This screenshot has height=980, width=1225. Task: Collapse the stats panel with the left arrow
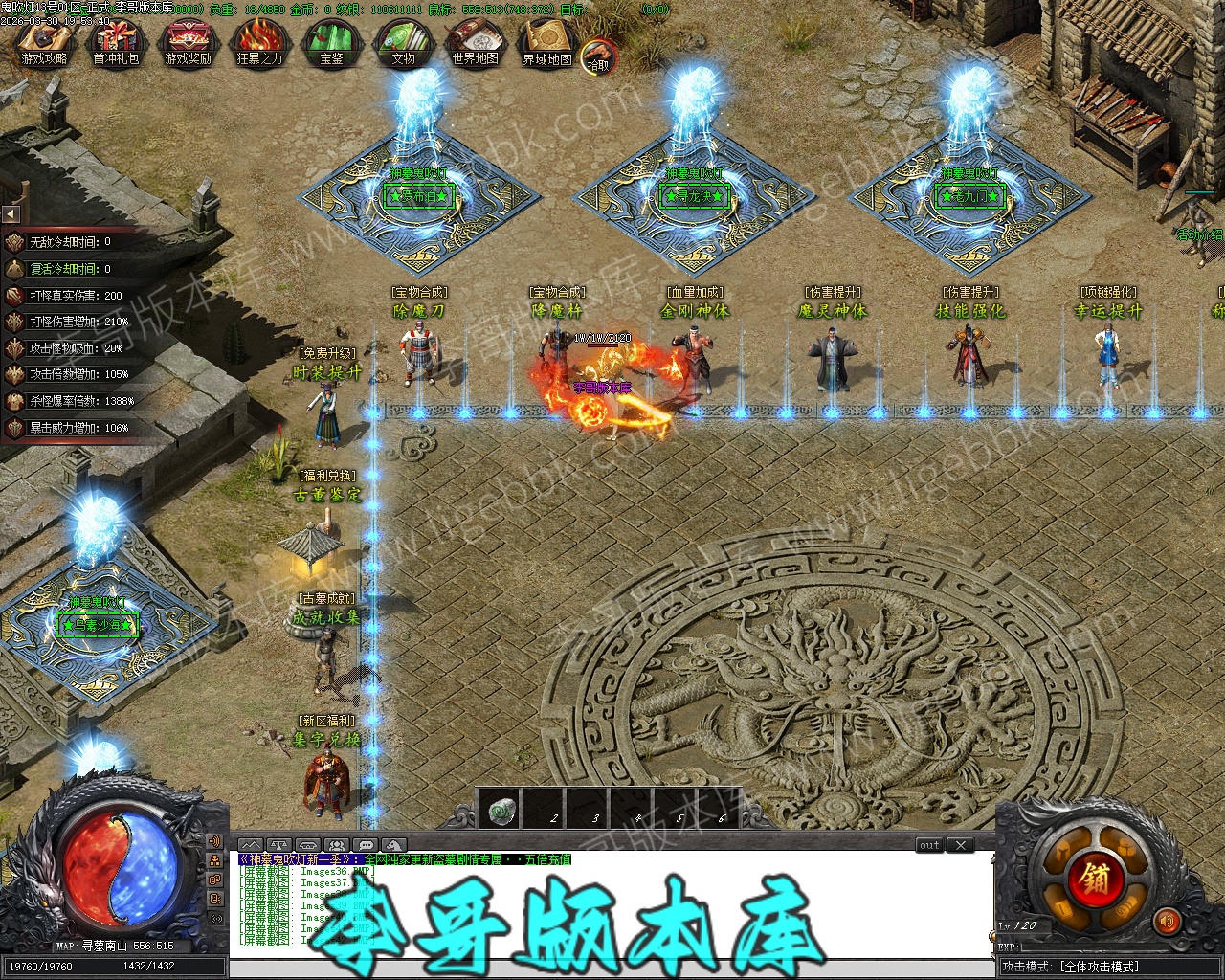click(x=11, y=213)
